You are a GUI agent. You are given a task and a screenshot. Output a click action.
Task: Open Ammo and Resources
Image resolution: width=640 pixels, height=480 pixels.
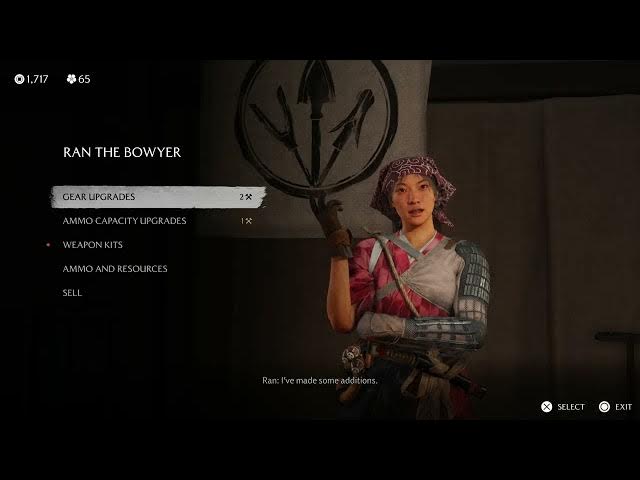click(115, 269)
